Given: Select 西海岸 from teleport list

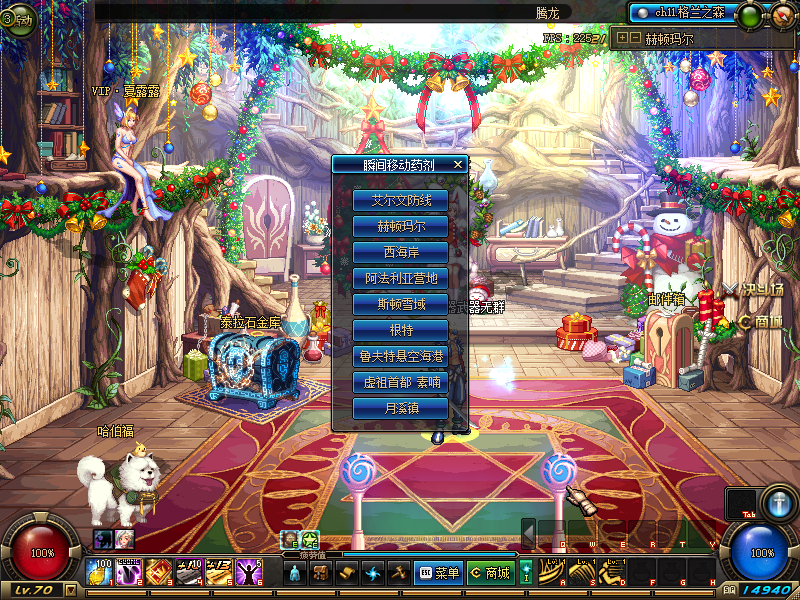Looking at the screenshot, I should 400,252.
